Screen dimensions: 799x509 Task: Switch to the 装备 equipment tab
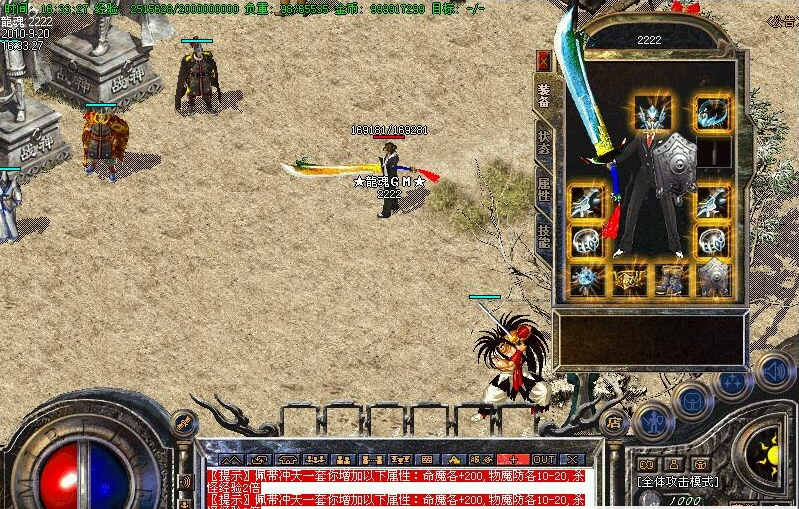544,95
